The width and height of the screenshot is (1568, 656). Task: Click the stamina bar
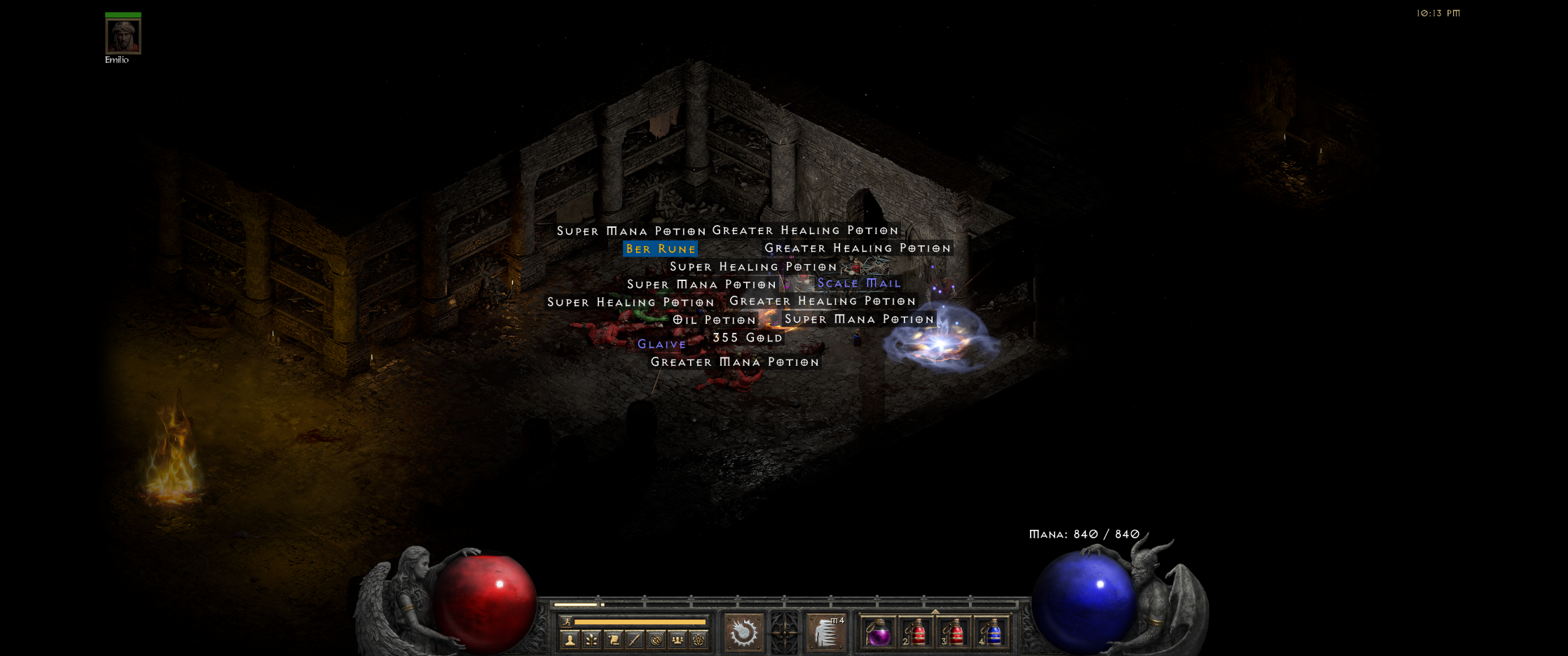tap(640, 622)
